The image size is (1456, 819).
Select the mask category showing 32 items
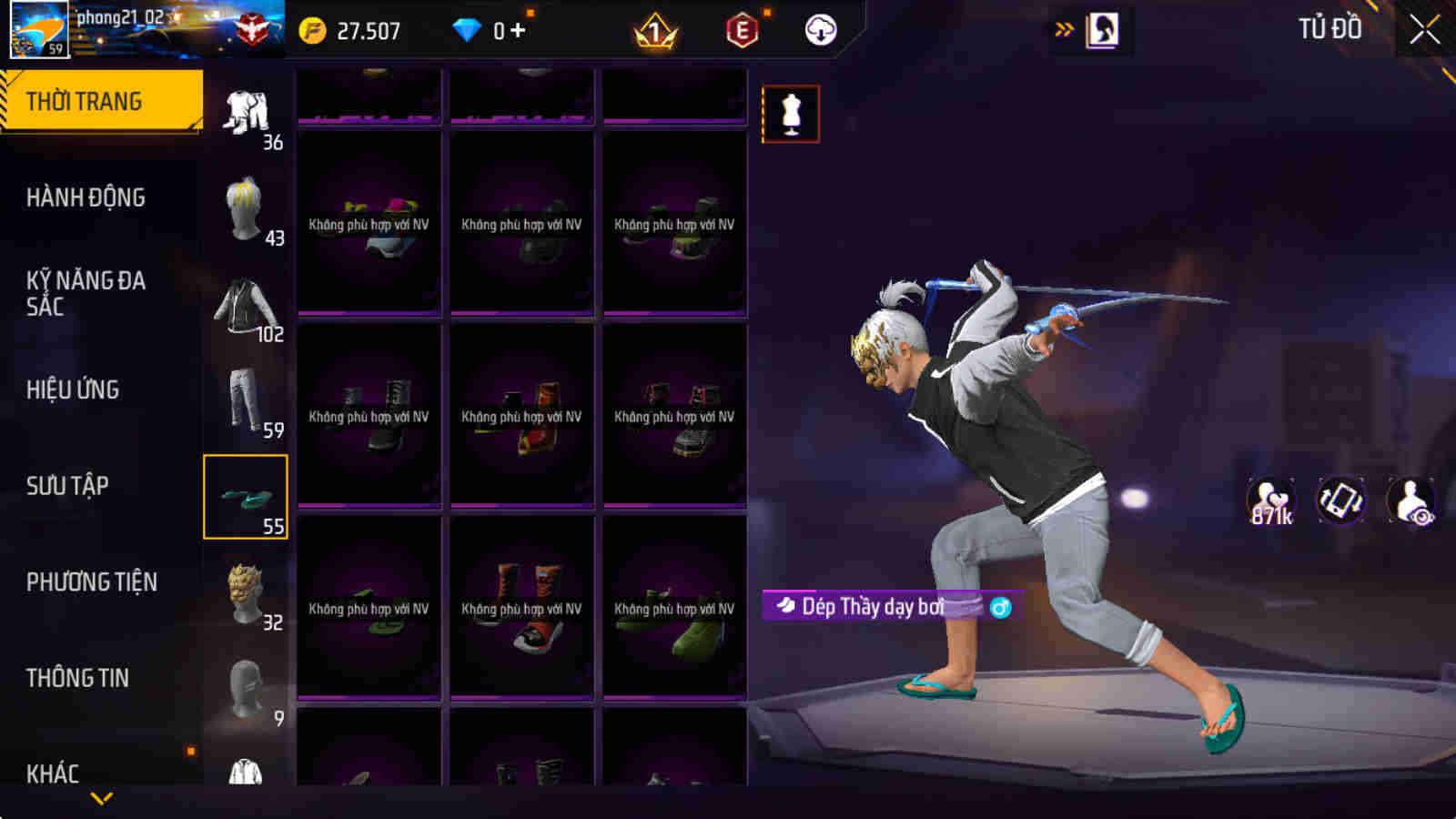[x=244, y=591]
